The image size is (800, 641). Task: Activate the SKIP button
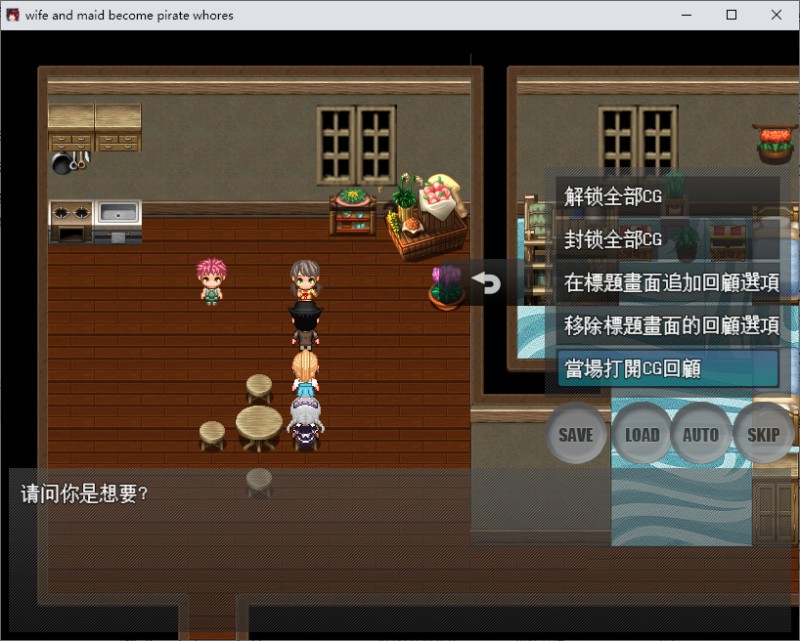763,434
